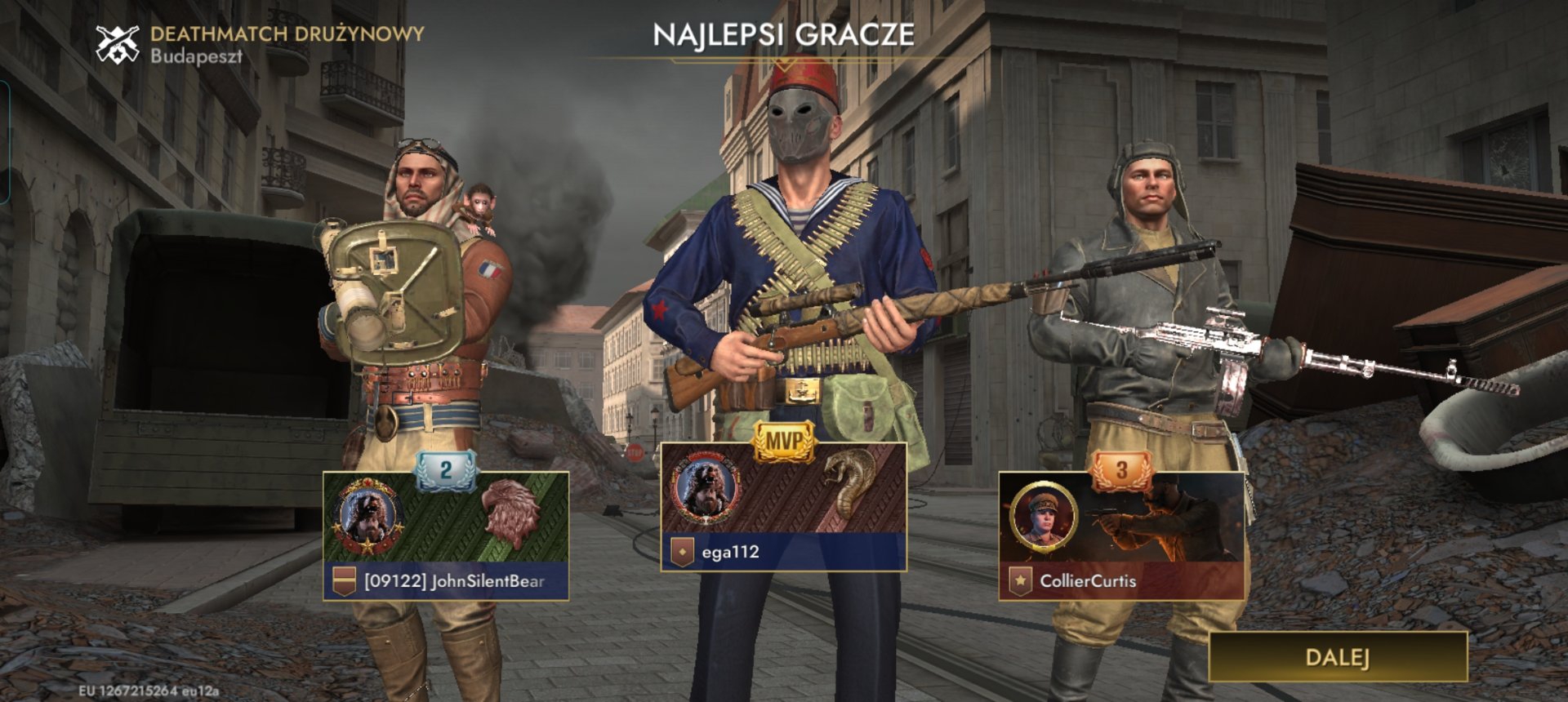Continue with the DALEJ button
The width and height of the screenshot is (1568, 702).
1337,656
